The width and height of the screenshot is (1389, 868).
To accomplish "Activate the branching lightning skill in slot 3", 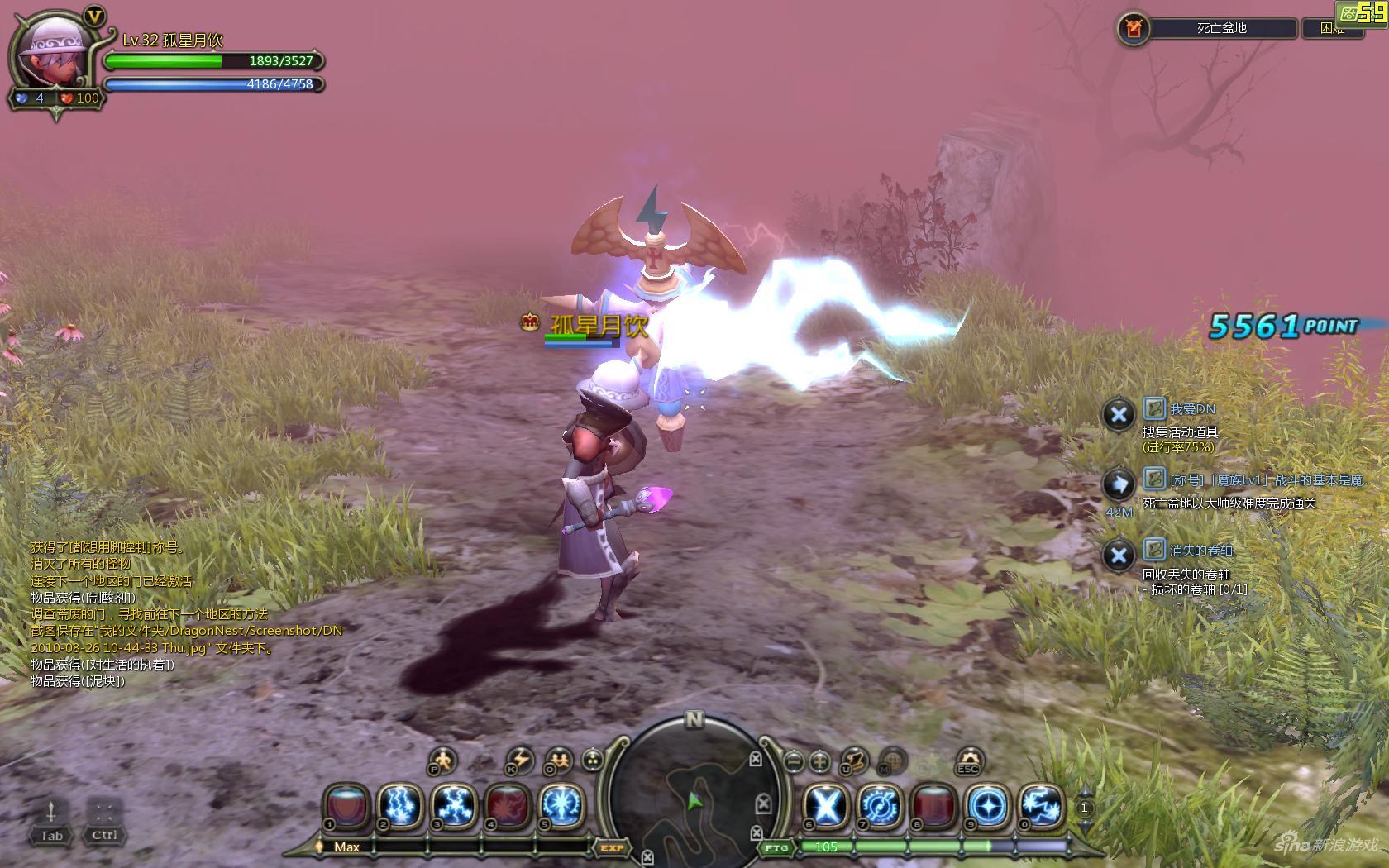I will pyautogui.click(x=455, y=805).
